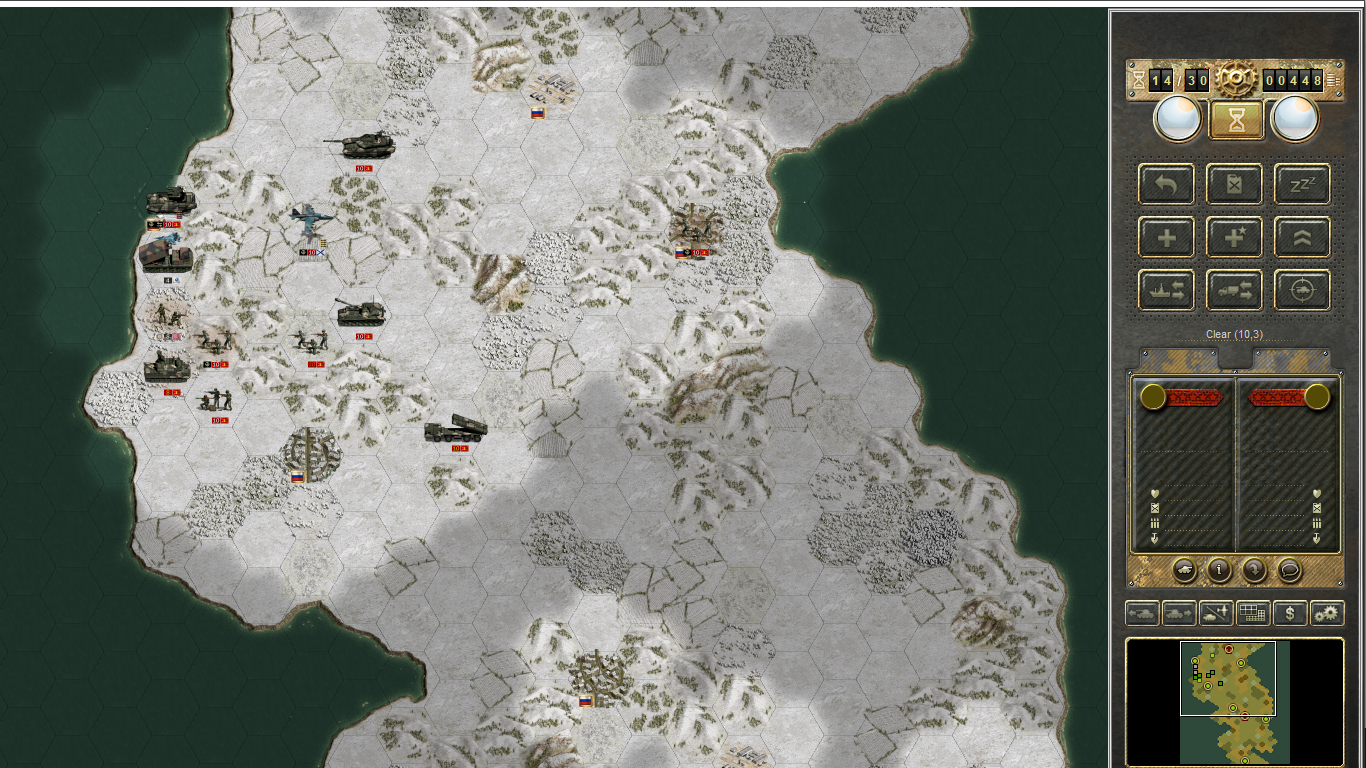Upgrade the unit with the double chevron button
This screenshot has height=768, width=1366.
coord(1302,237)
